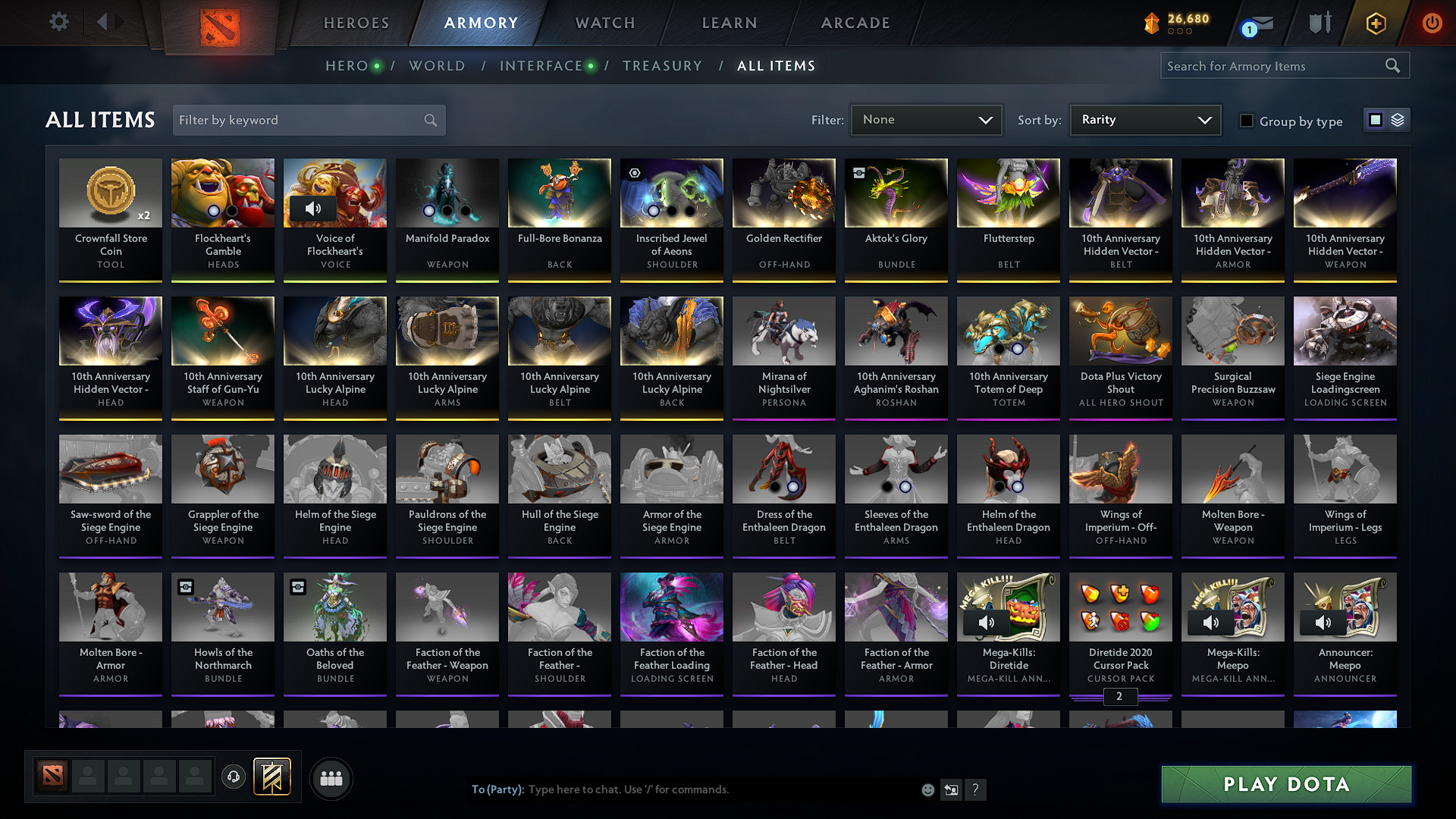Switch to the ARCADE tab

tap(855, 23)
